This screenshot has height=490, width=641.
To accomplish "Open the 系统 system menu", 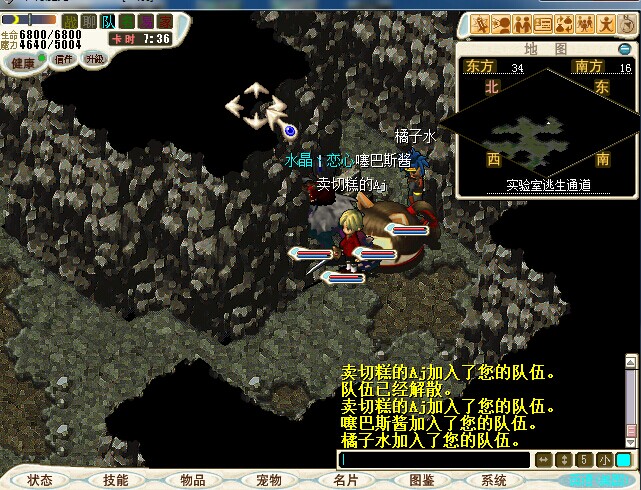I will (x=494, y=480).
